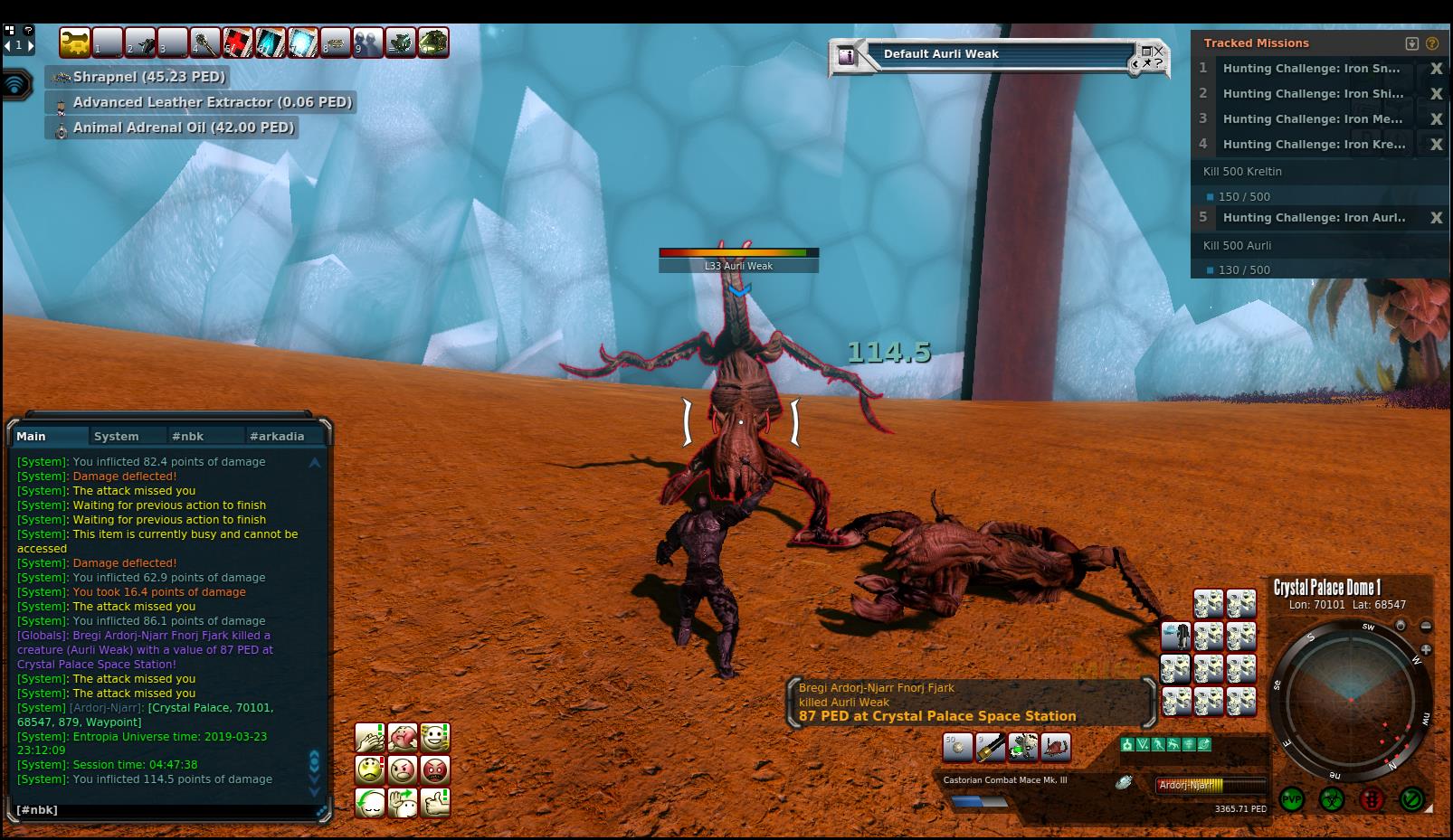
Task: Open the yellow wrench-and-gear action library
Action: pos(75,42)
